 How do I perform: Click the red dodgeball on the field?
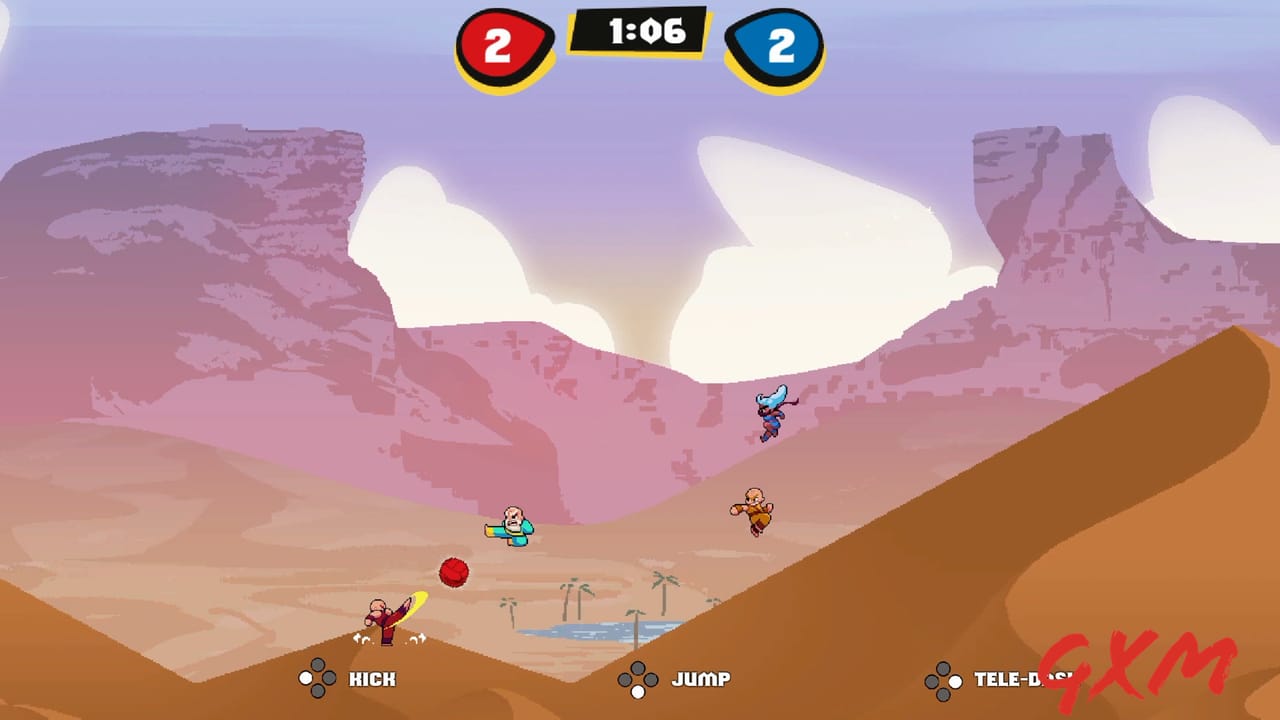pyautogui.click(x=455, y=570)
